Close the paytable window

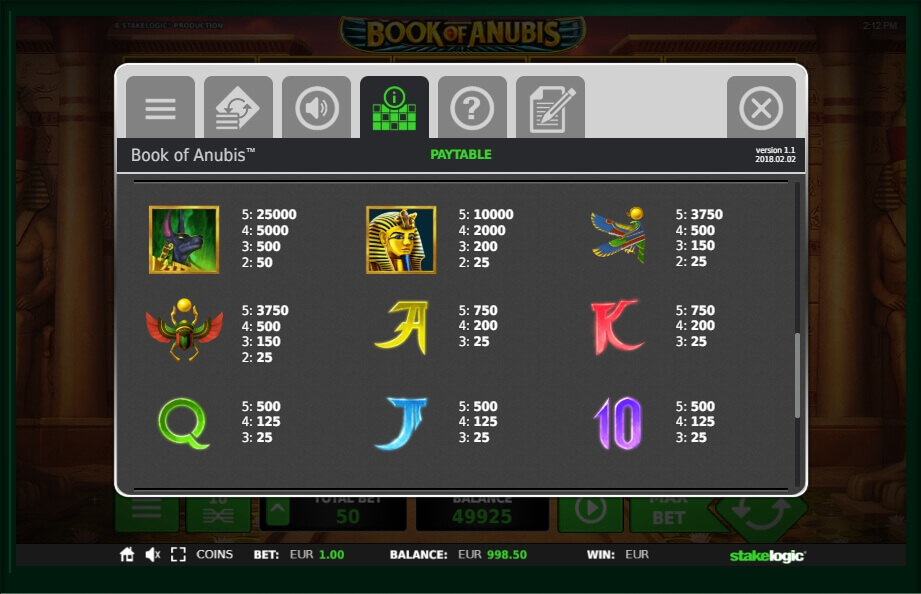pyautogui.click(x=761, y=108)
